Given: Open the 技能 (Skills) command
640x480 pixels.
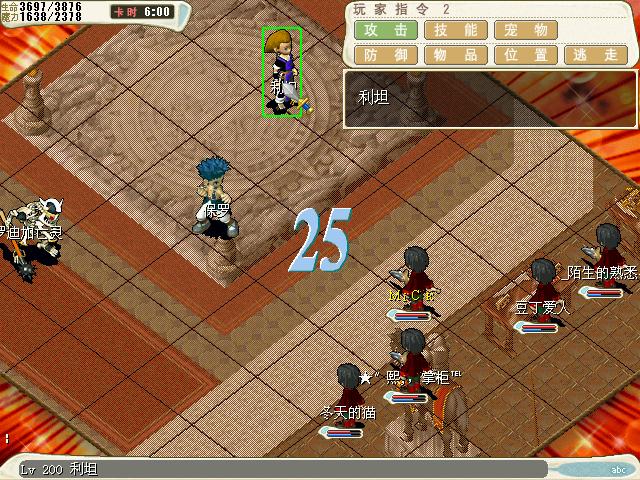Looking at the screenshot, I should click(x=456, y=30).
